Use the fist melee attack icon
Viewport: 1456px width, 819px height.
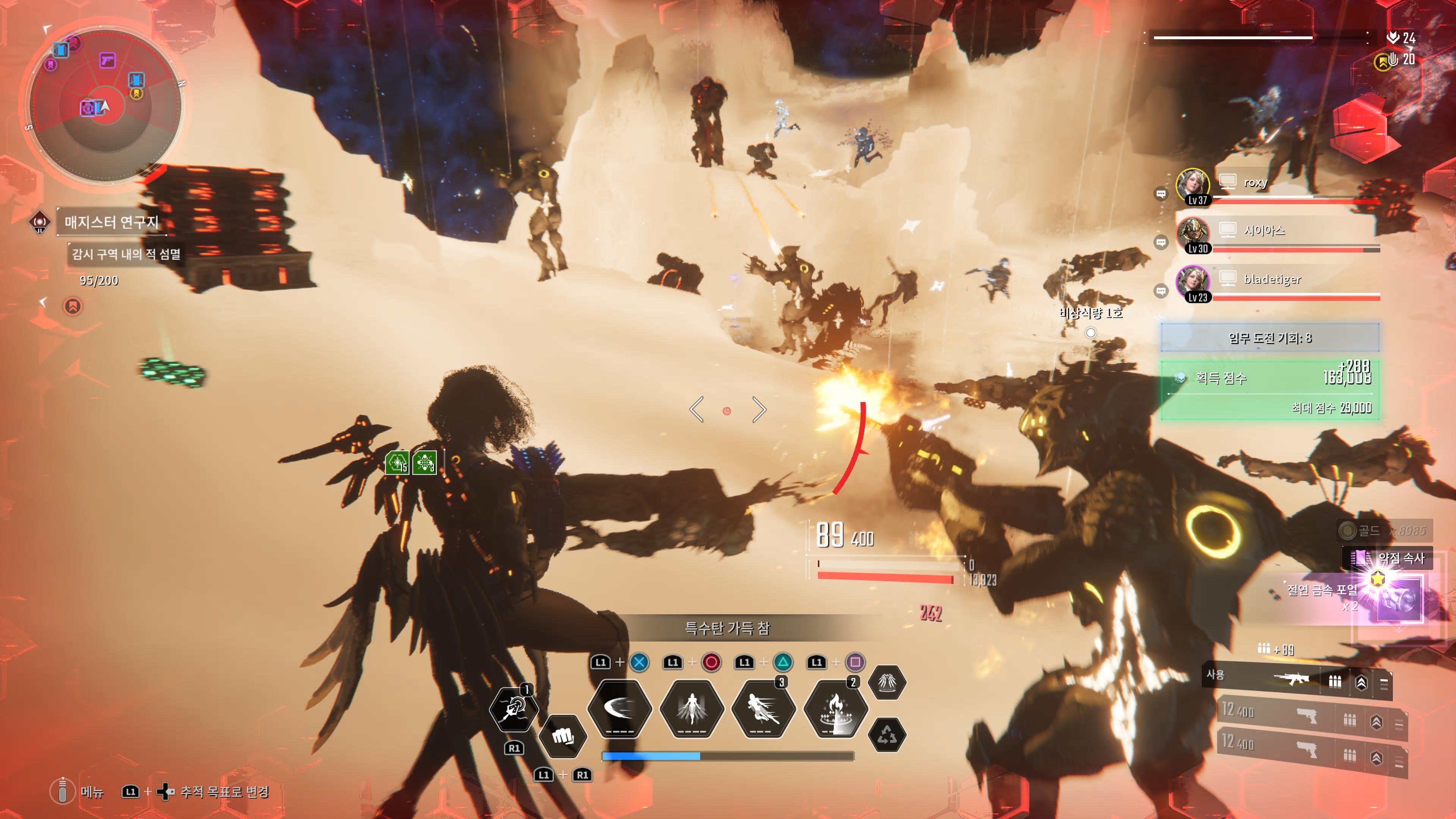(562, 736)
